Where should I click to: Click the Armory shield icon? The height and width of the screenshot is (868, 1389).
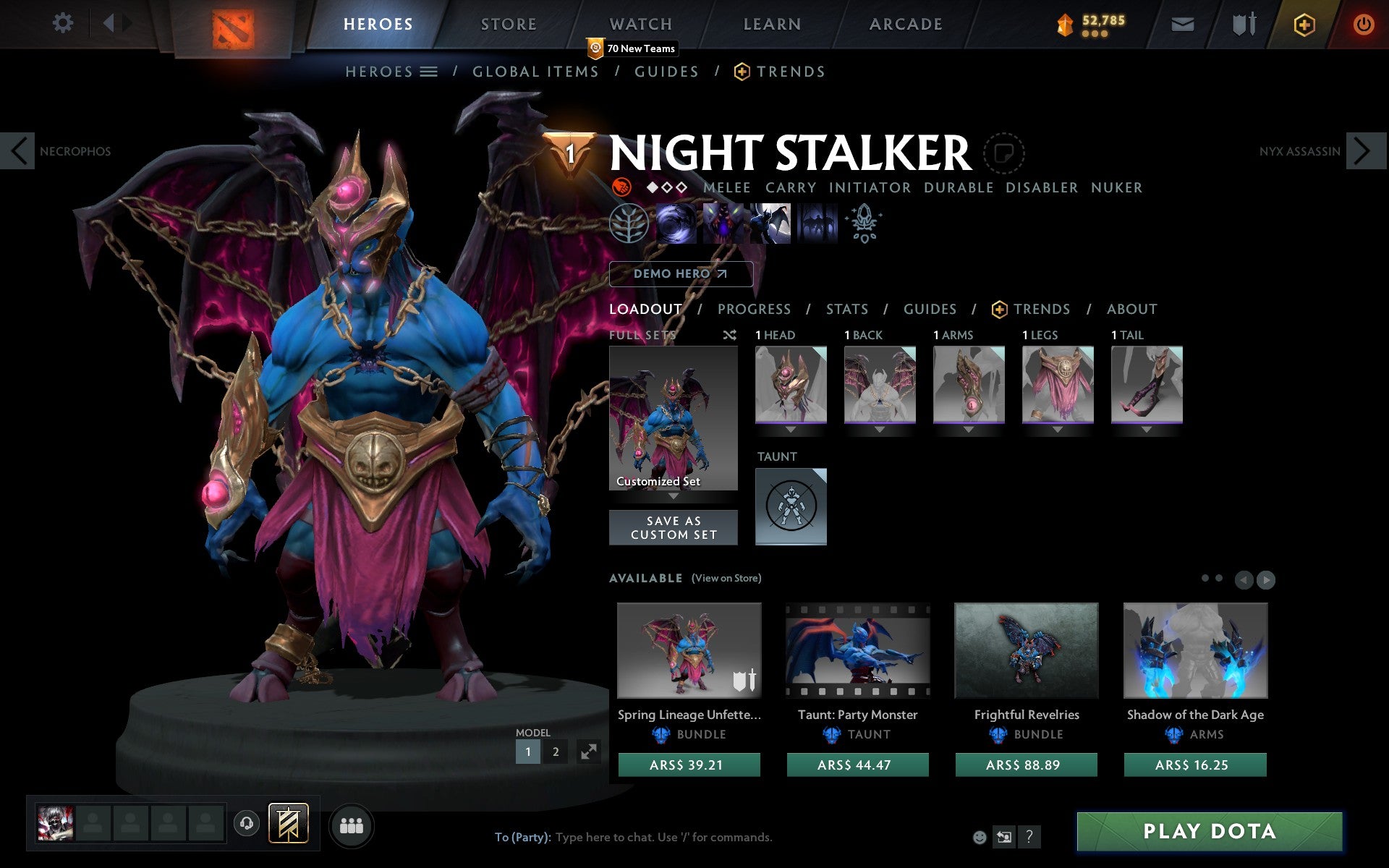(x=1243, y=24)
